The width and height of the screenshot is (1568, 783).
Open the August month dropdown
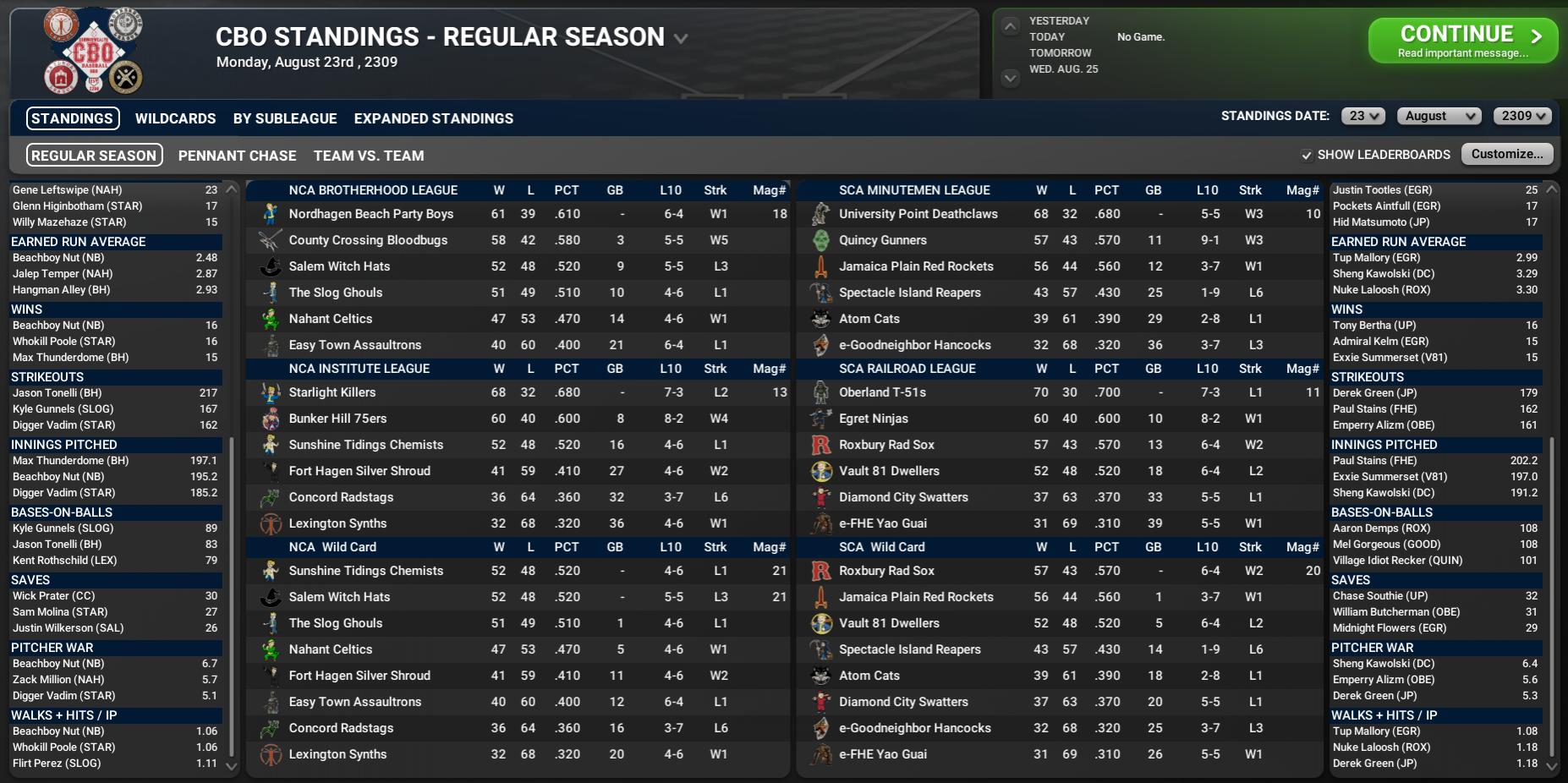[1439, 117]
